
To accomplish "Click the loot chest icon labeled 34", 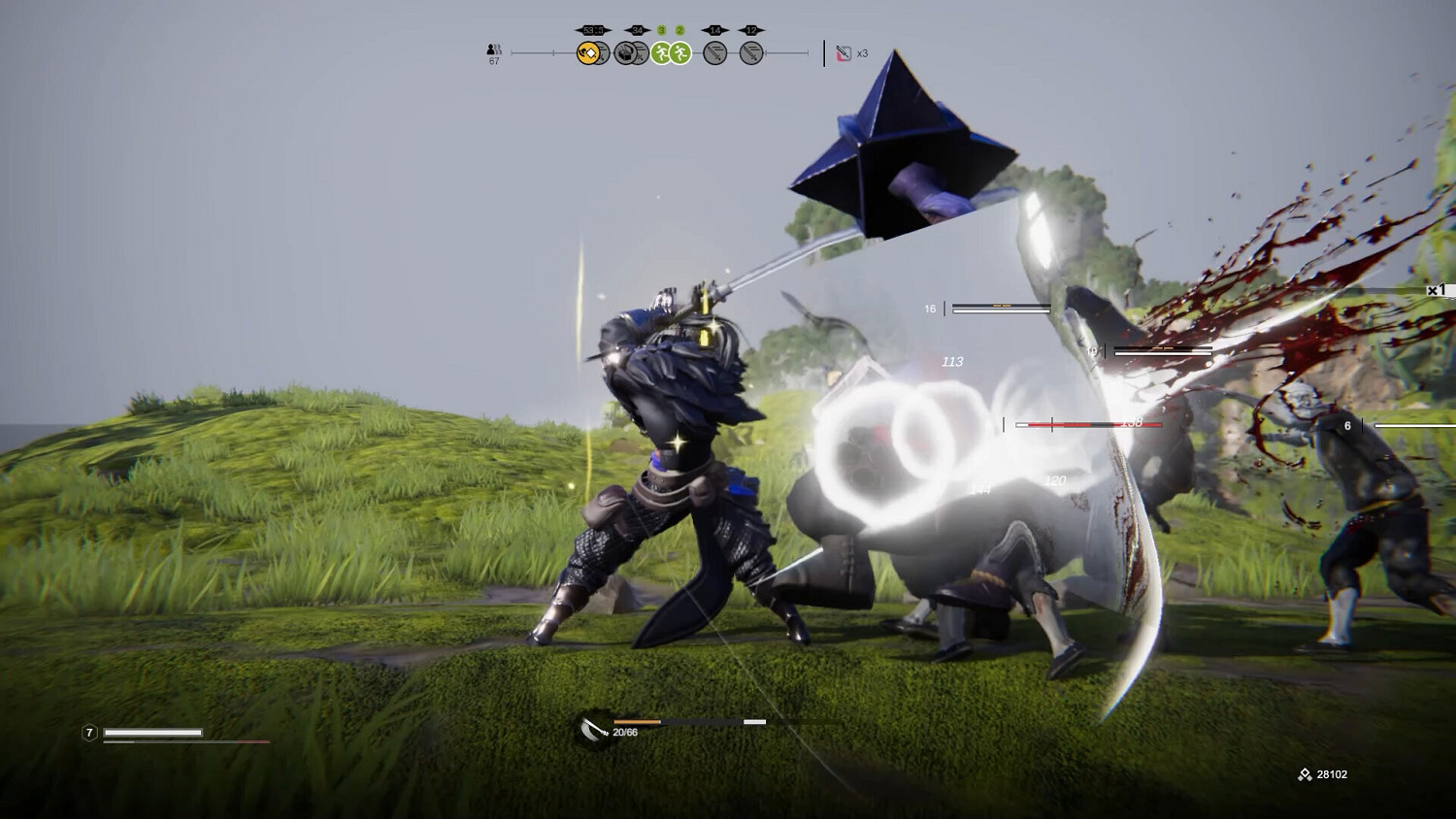I will pyautogui.click(x=626, y=52).
